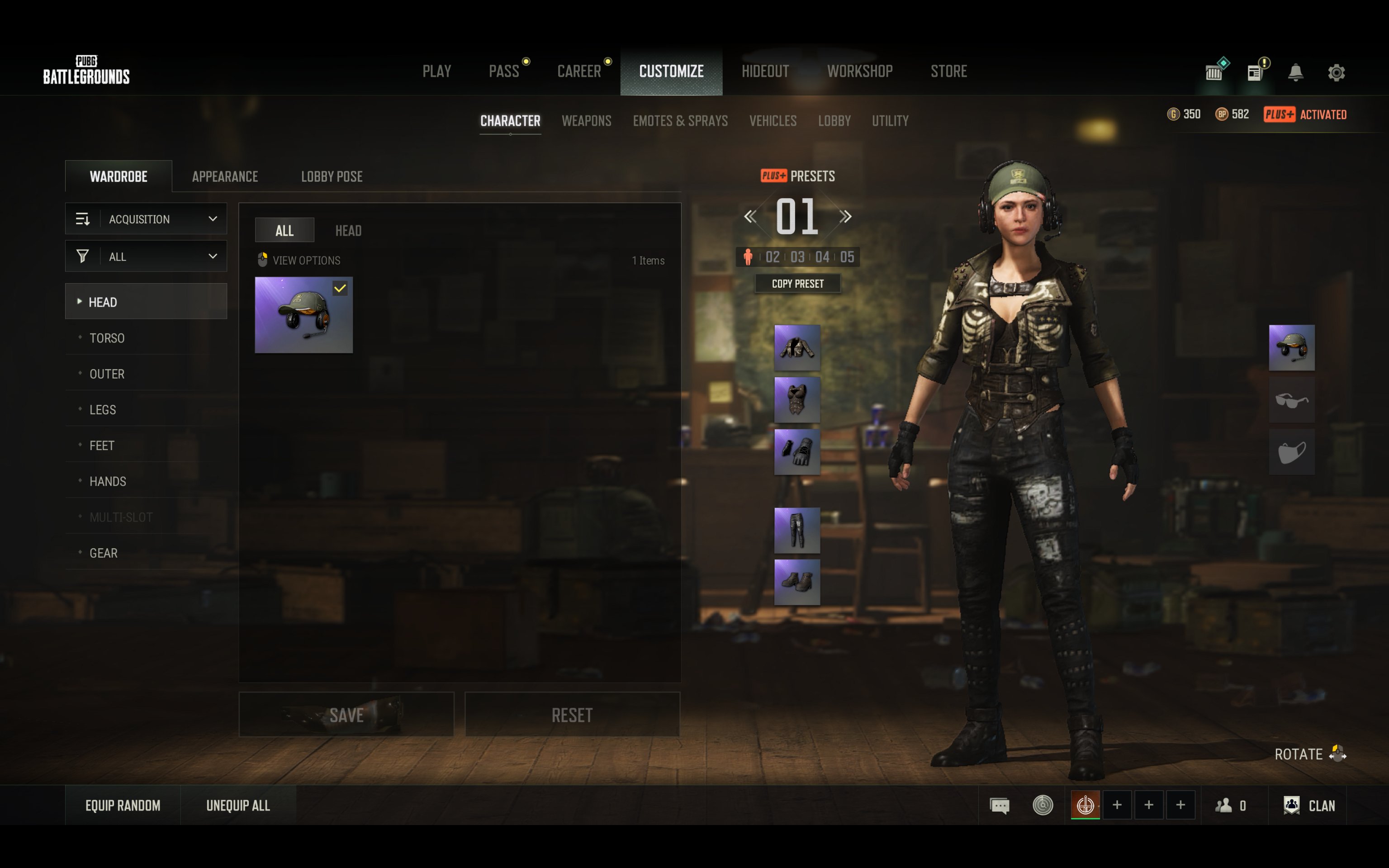Image resolution: width=1389 pixels, height=868 pixels.
Task: Click the Unequip All button
Action: pos(237,806)
